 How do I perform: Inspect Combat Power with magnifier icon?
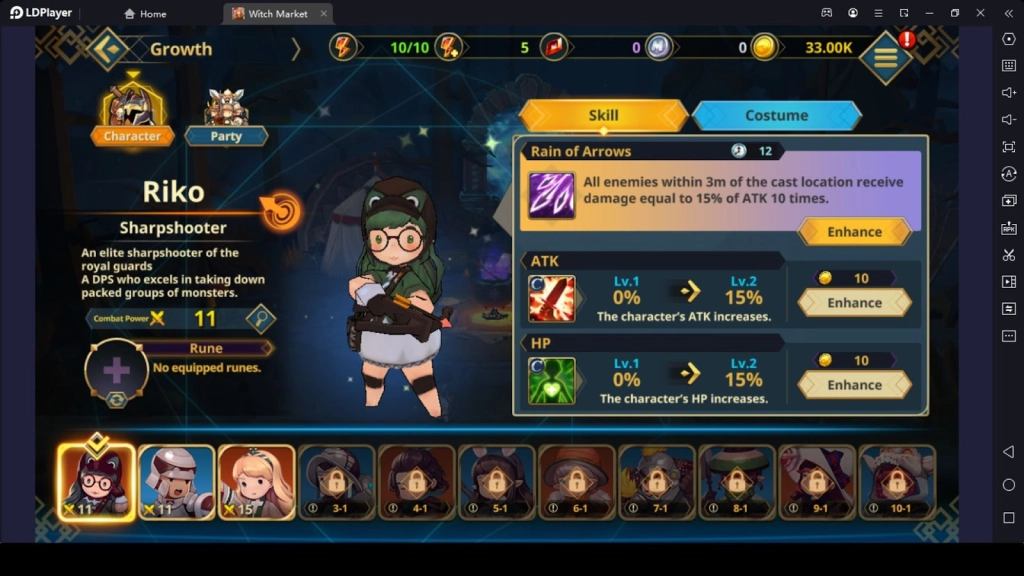tap(261, 318)
